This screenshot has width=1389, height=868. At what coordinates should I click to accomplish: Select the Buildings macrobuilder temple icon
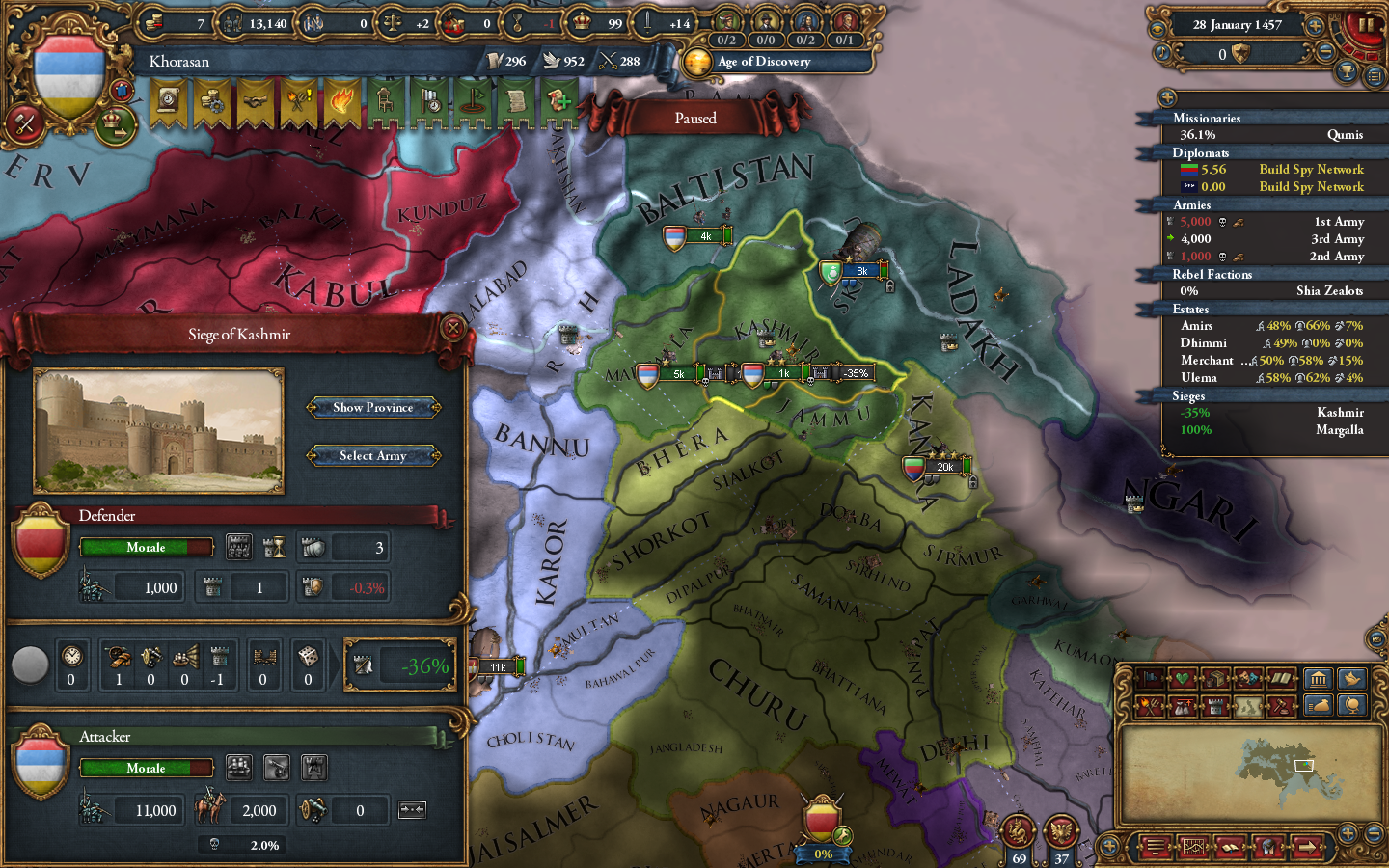[x=1319, y=681]
